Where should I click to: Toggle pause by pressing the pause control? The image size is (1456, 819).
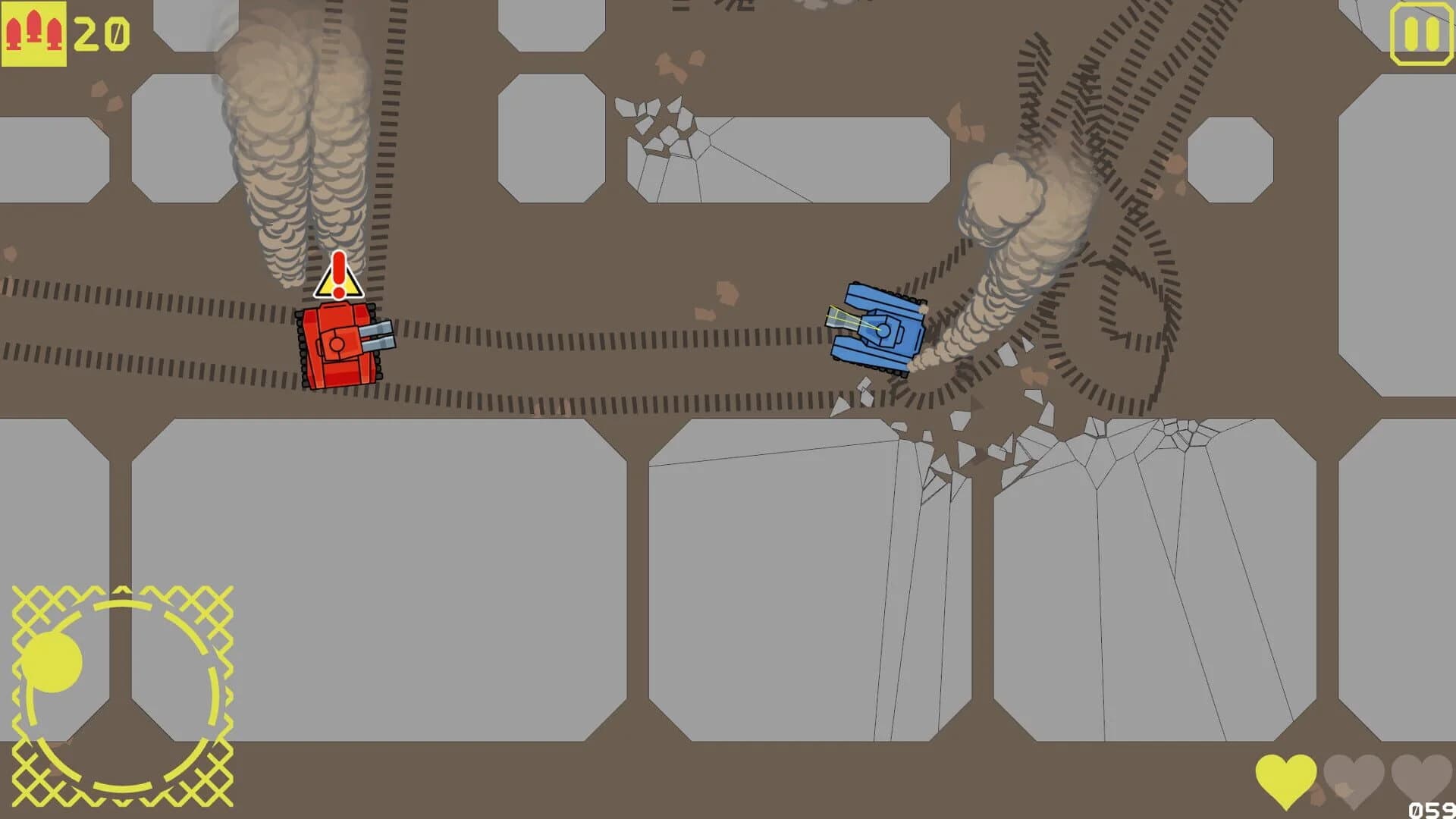1422,32
